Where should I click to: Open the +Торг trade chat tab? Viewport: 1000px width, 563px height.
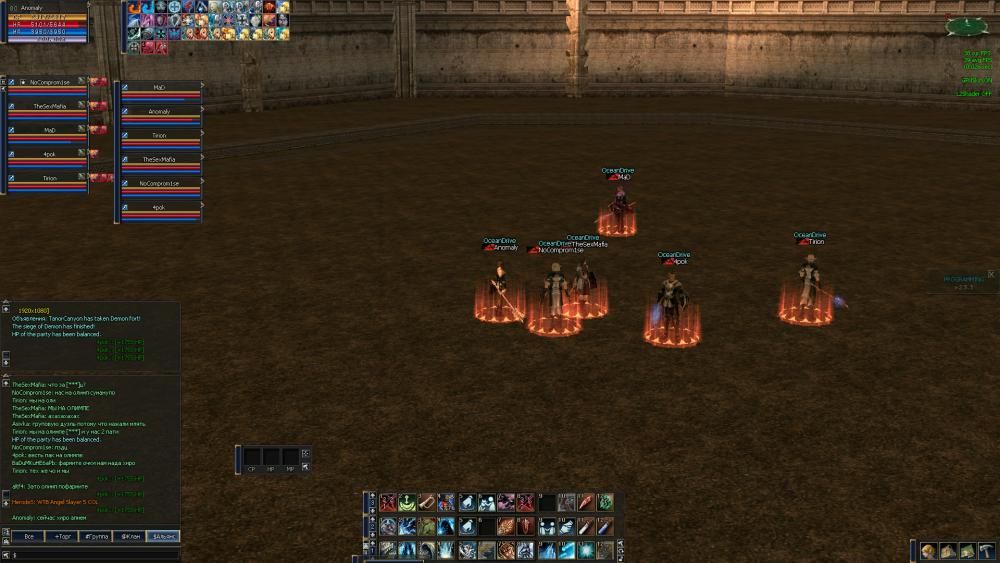(61, 536)
